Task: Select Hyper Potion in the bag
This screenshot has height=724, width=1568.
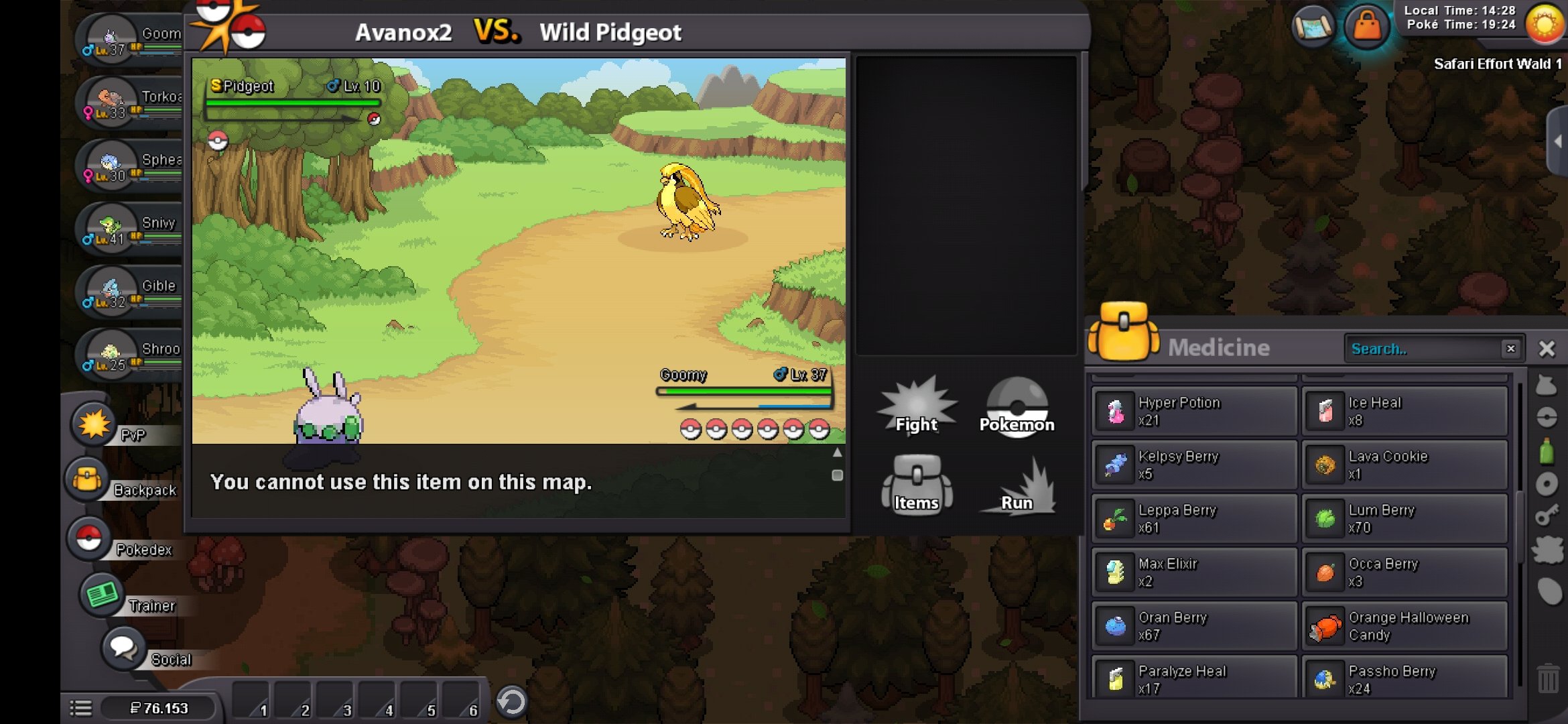Action: pyautogui.click(x=1194, y=411)
